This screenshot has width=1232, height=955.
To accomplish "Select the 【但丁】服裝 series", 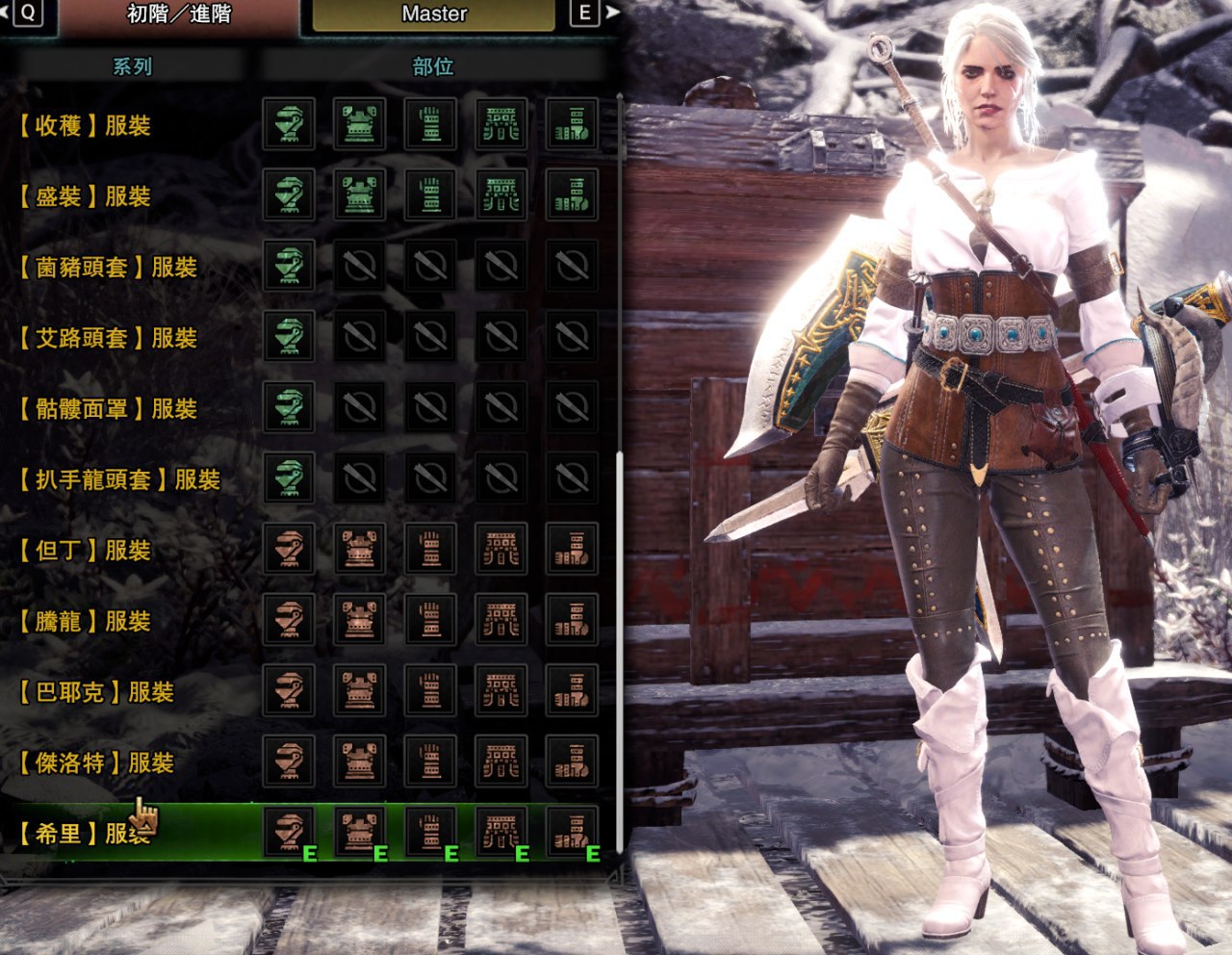I will click(x=85, y=551).
